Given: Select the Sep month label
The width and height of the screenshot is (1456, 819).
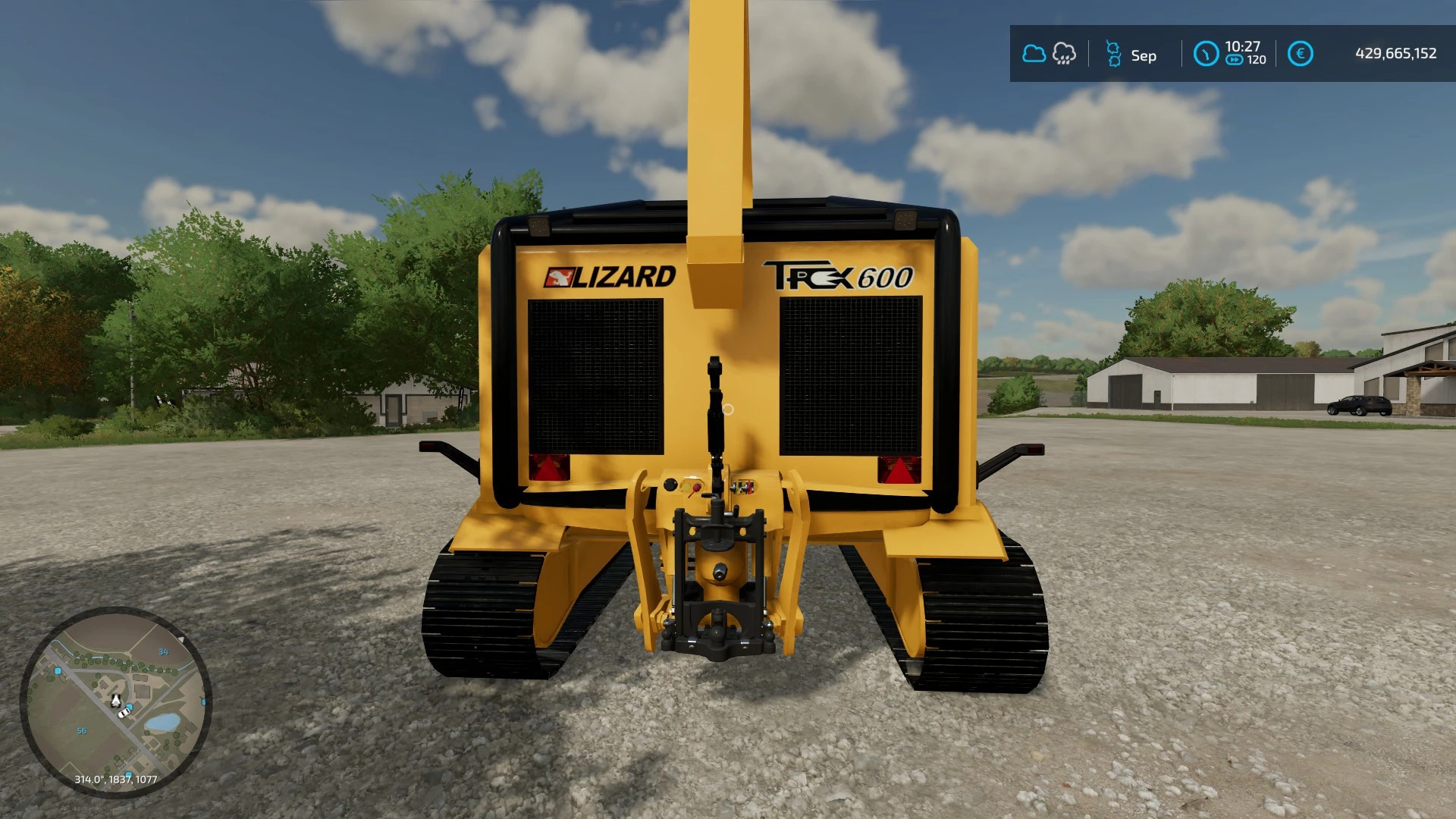Looking at the screenshot, I should (1144, 55).
